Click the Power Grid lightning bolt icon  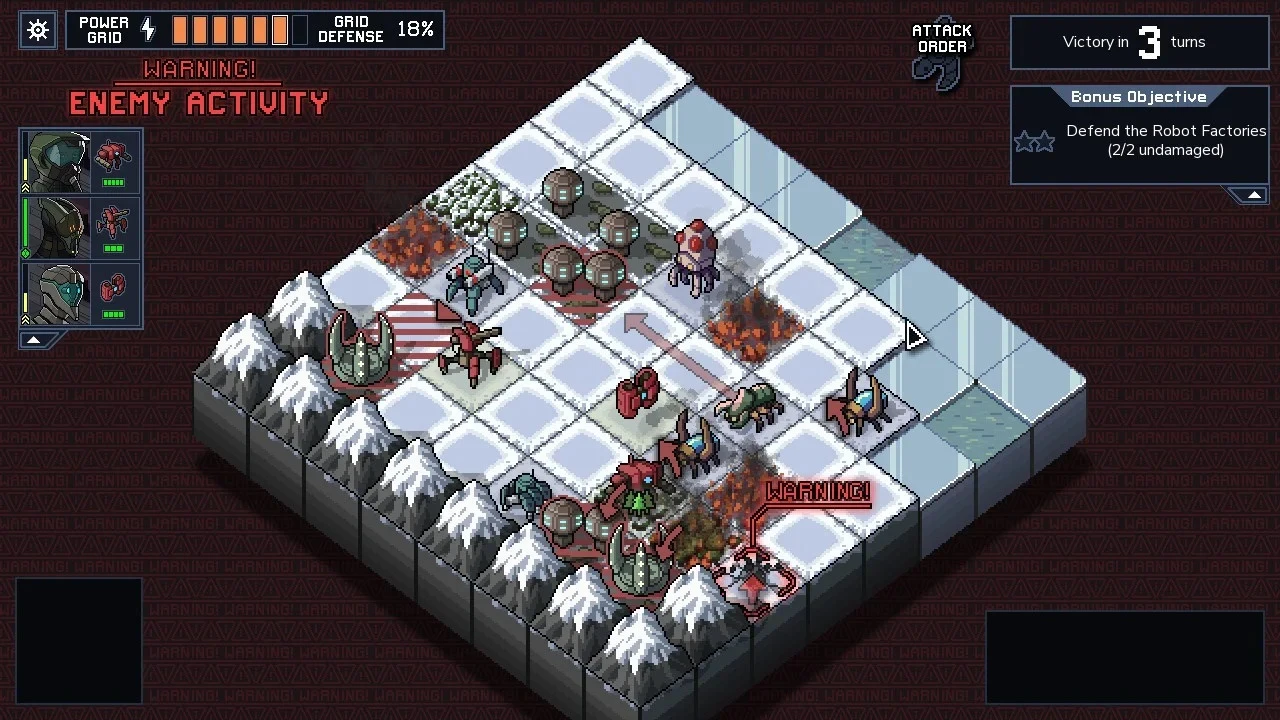[x=148, y=30]
